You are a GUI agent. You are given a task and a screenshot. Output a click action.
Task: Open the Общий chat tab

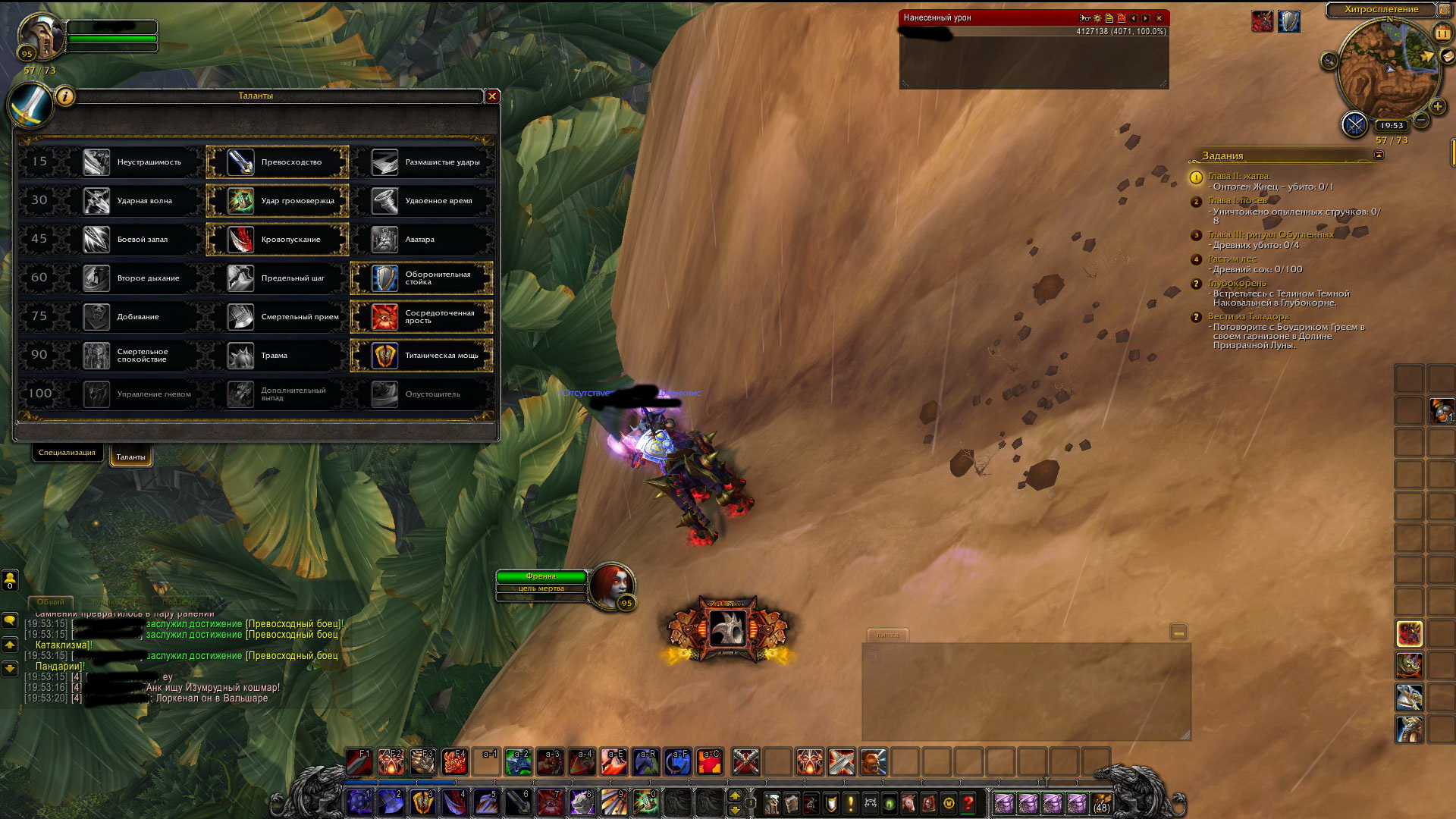[51, 601]
